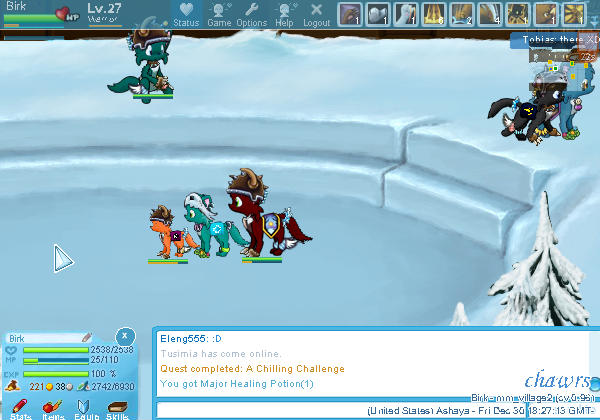This screenshot has width=600, height=420.
Task: Close the Birk status panel
Action: 124,336
